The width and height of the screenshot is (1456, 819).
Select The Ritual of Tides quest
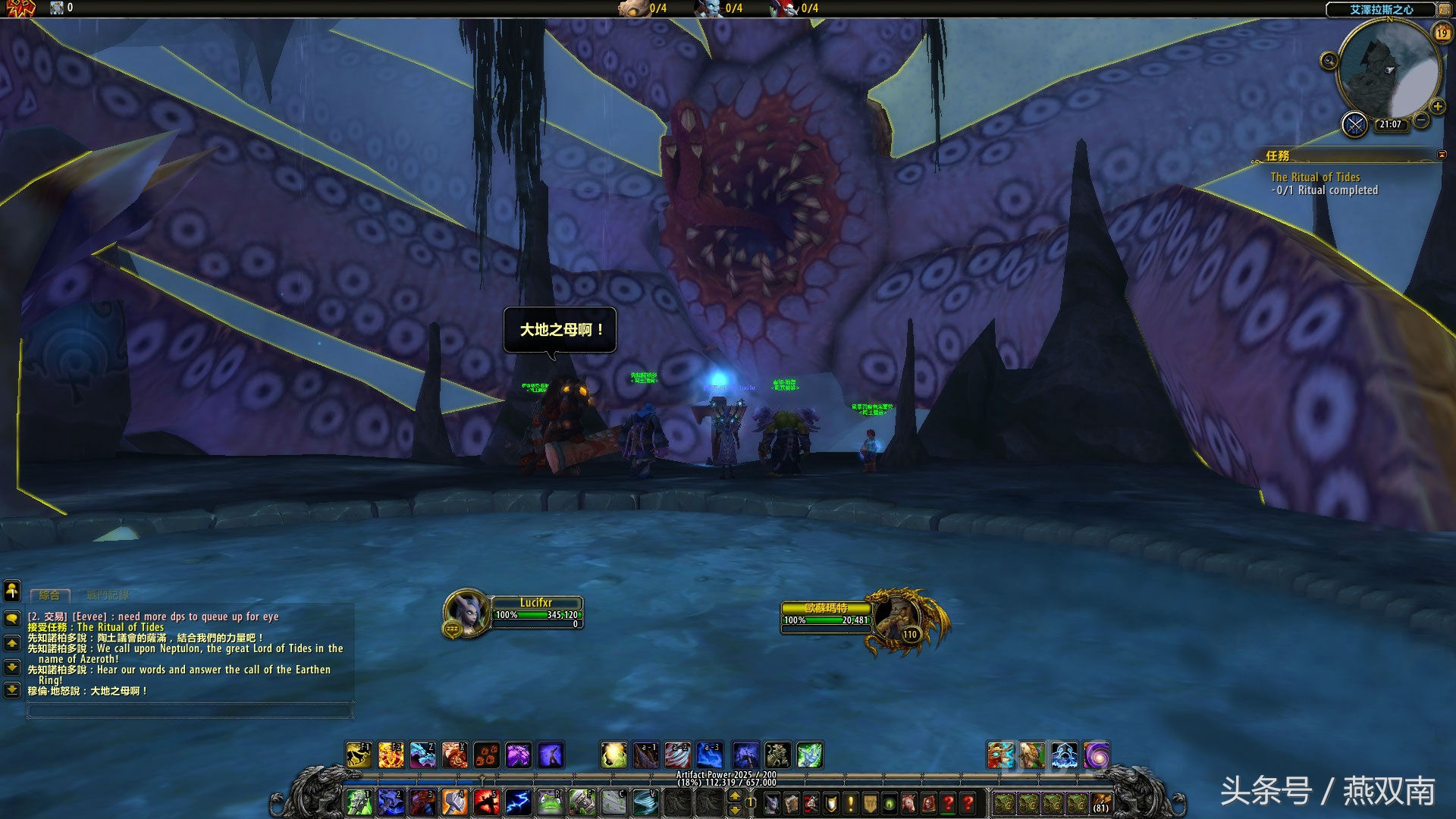point(1315,177)
